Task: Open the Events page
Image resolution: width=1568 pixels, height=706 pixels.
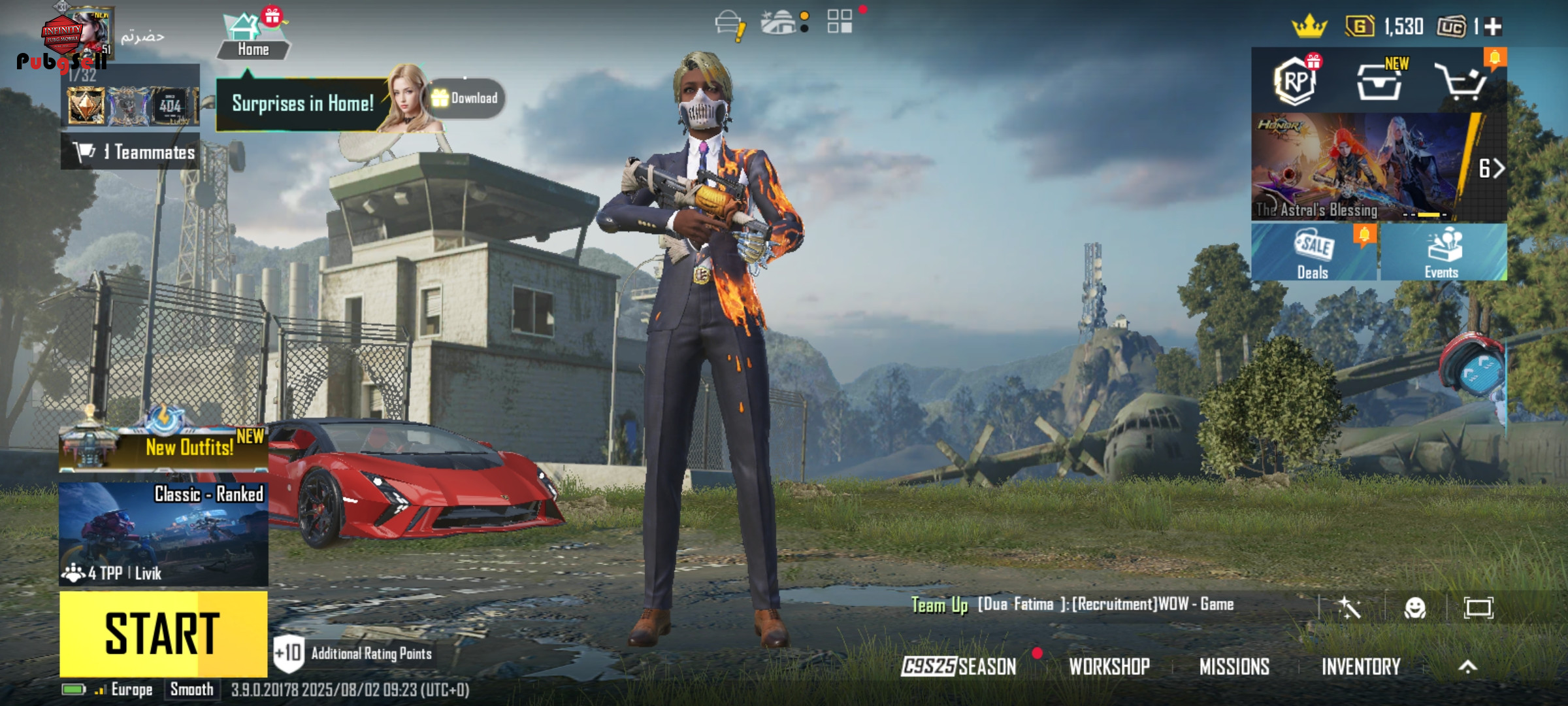Action: pyautogui.click(x=1443, y=252)
